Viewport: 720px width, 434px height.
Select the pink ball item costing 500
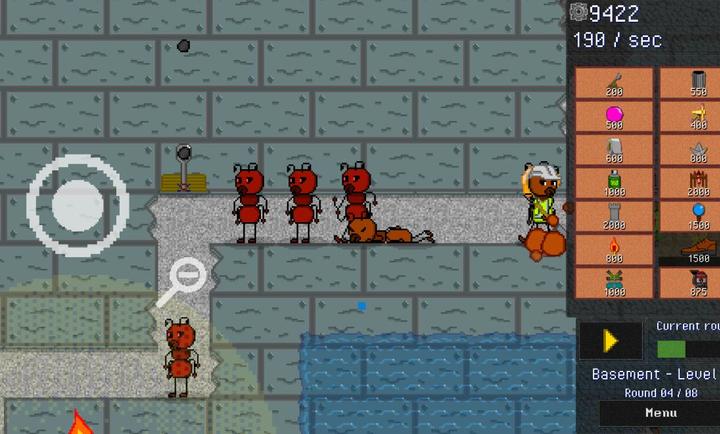tap(614, 116)
